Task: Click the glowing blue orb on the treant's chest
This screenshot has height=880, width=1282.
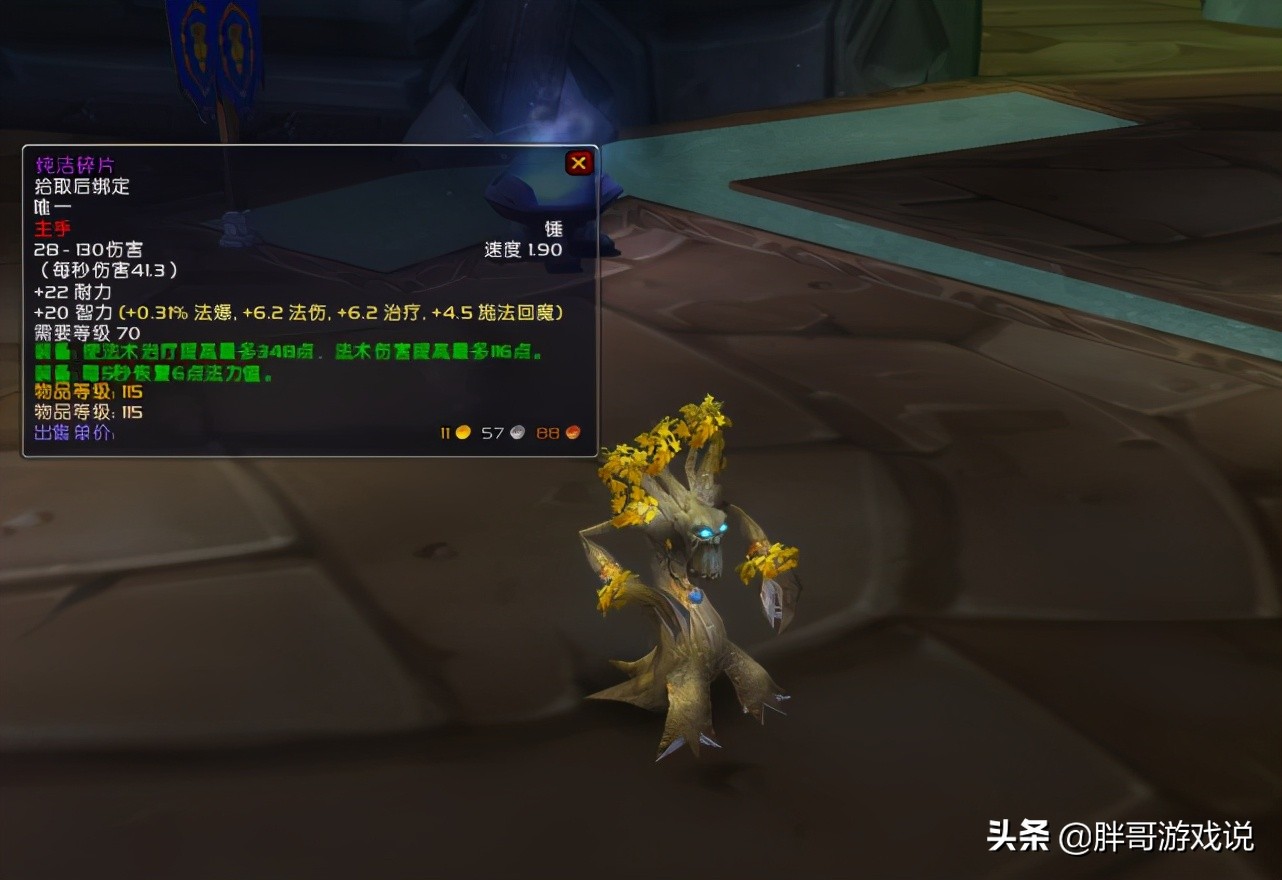Action: coord(697,599)
